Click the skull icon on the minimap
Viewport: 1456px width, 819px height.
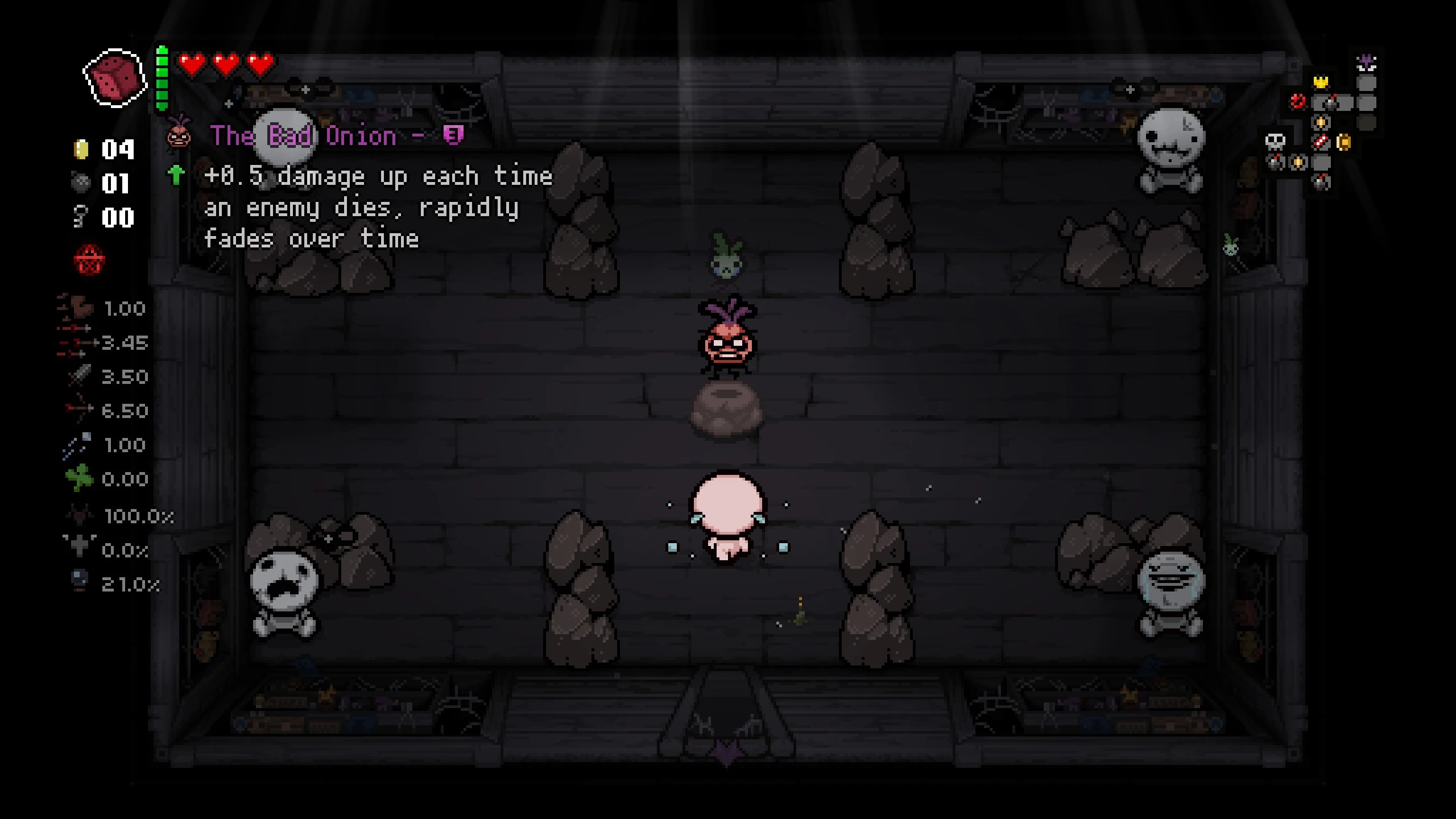tap(1275, 142)
